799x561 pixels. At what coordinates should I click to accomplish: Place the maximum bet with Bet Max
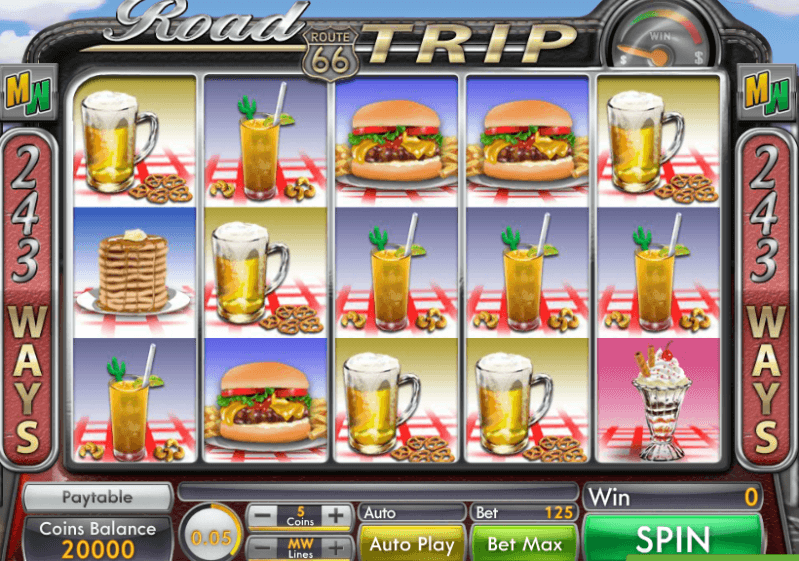click(524, 543)
